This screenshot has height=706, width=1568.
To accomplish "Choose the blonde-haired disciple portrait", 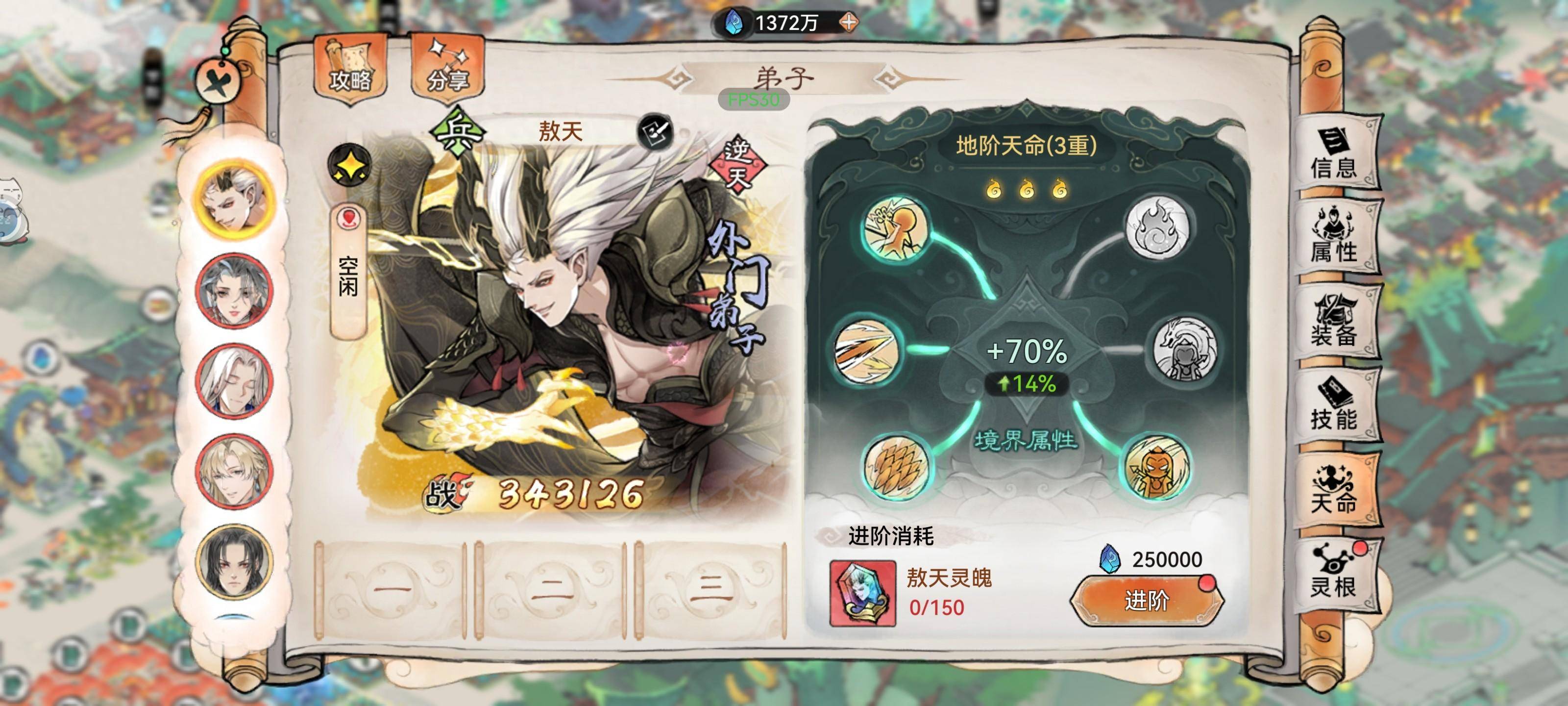I will tap(233, 471).
